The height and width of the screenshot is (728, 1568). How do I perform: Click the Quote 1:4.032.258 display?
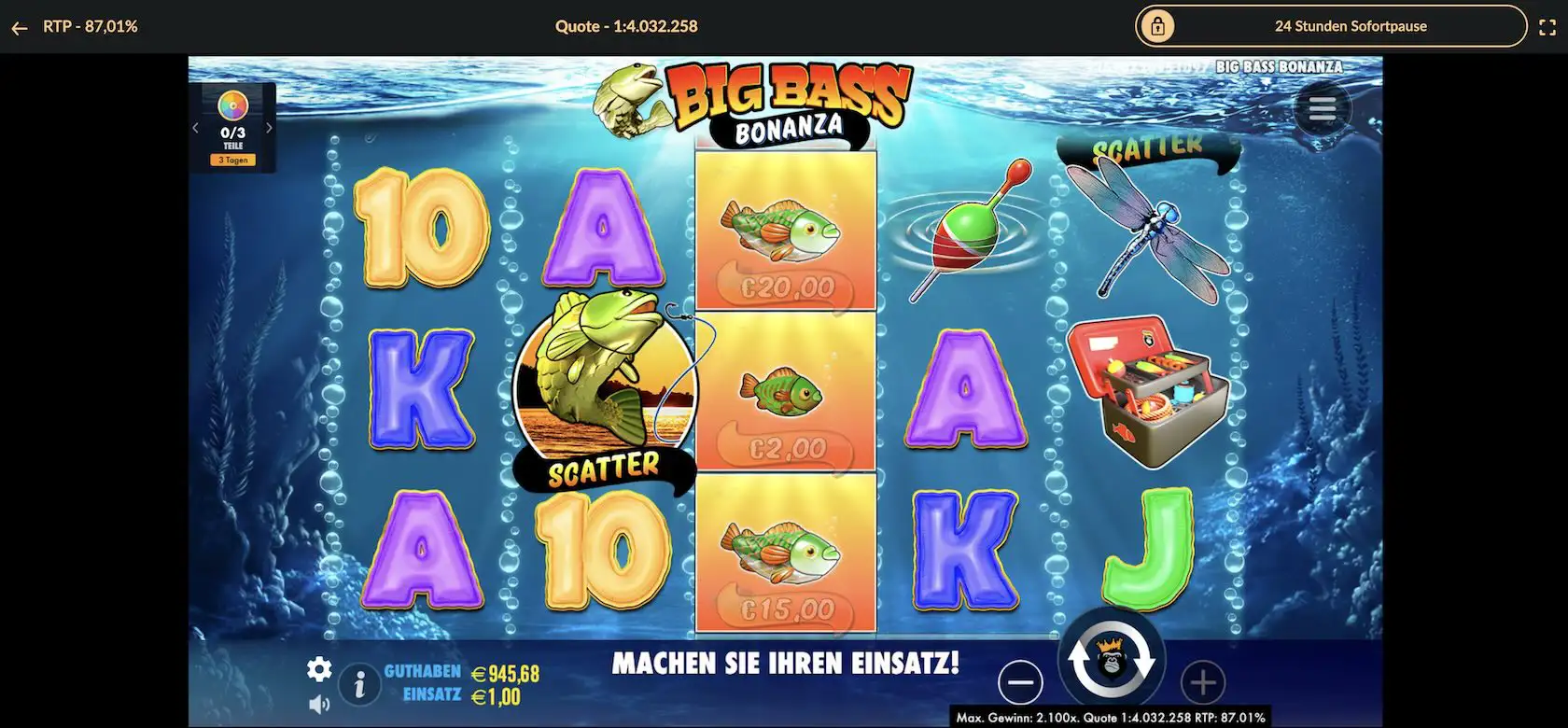(x=625, y=26)
